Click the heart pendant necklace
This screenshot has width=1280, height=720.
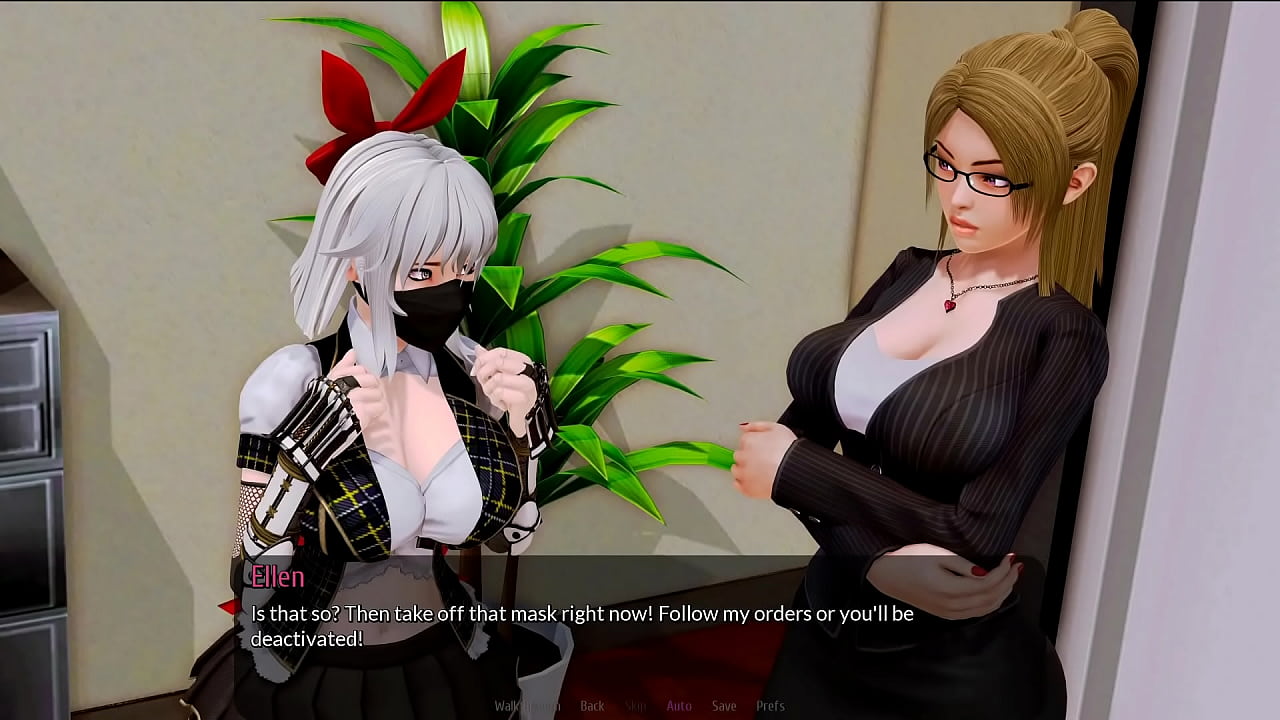coord(951,306)
